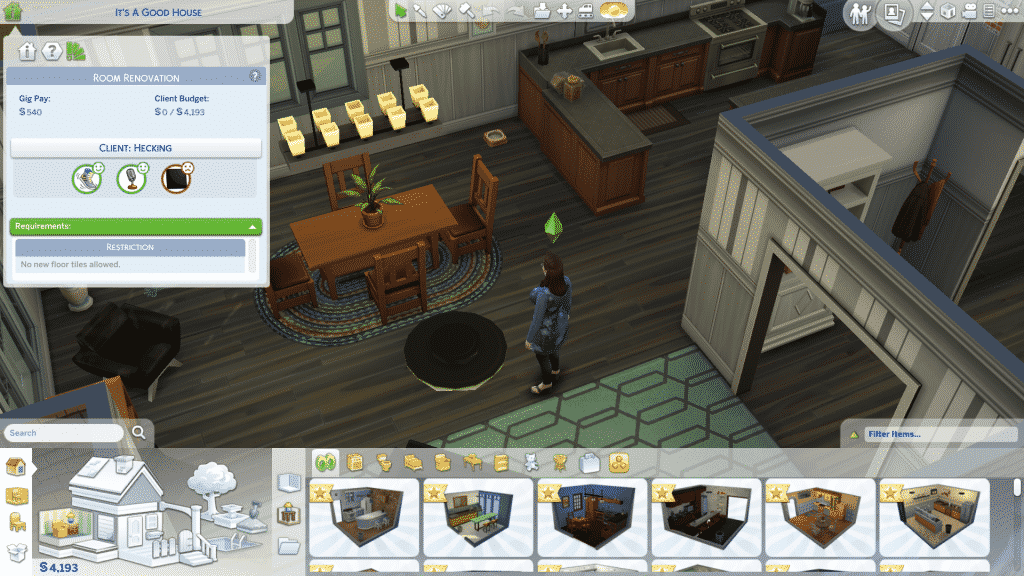Click the build catalog Search field

point(65,433)
